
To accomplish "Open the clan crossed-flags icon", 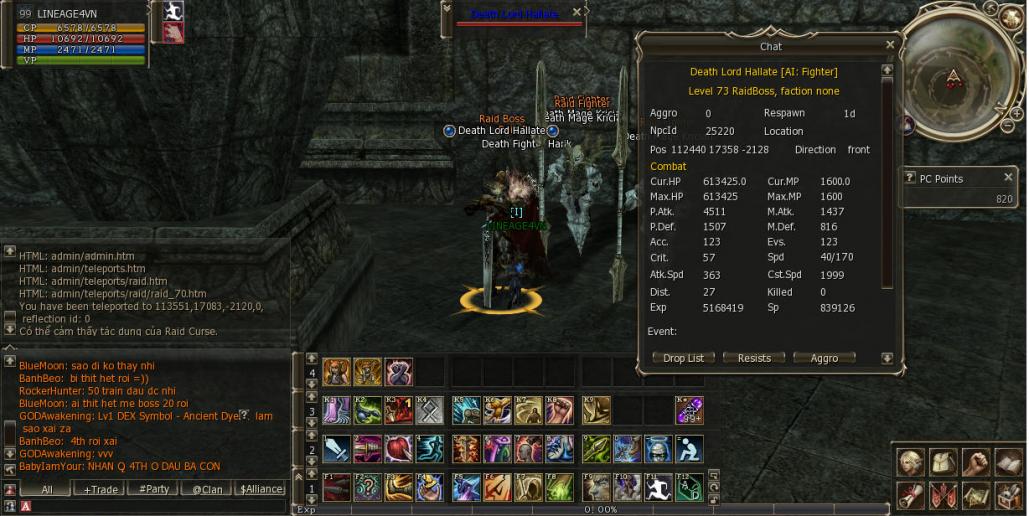I will tap(943, 494).
